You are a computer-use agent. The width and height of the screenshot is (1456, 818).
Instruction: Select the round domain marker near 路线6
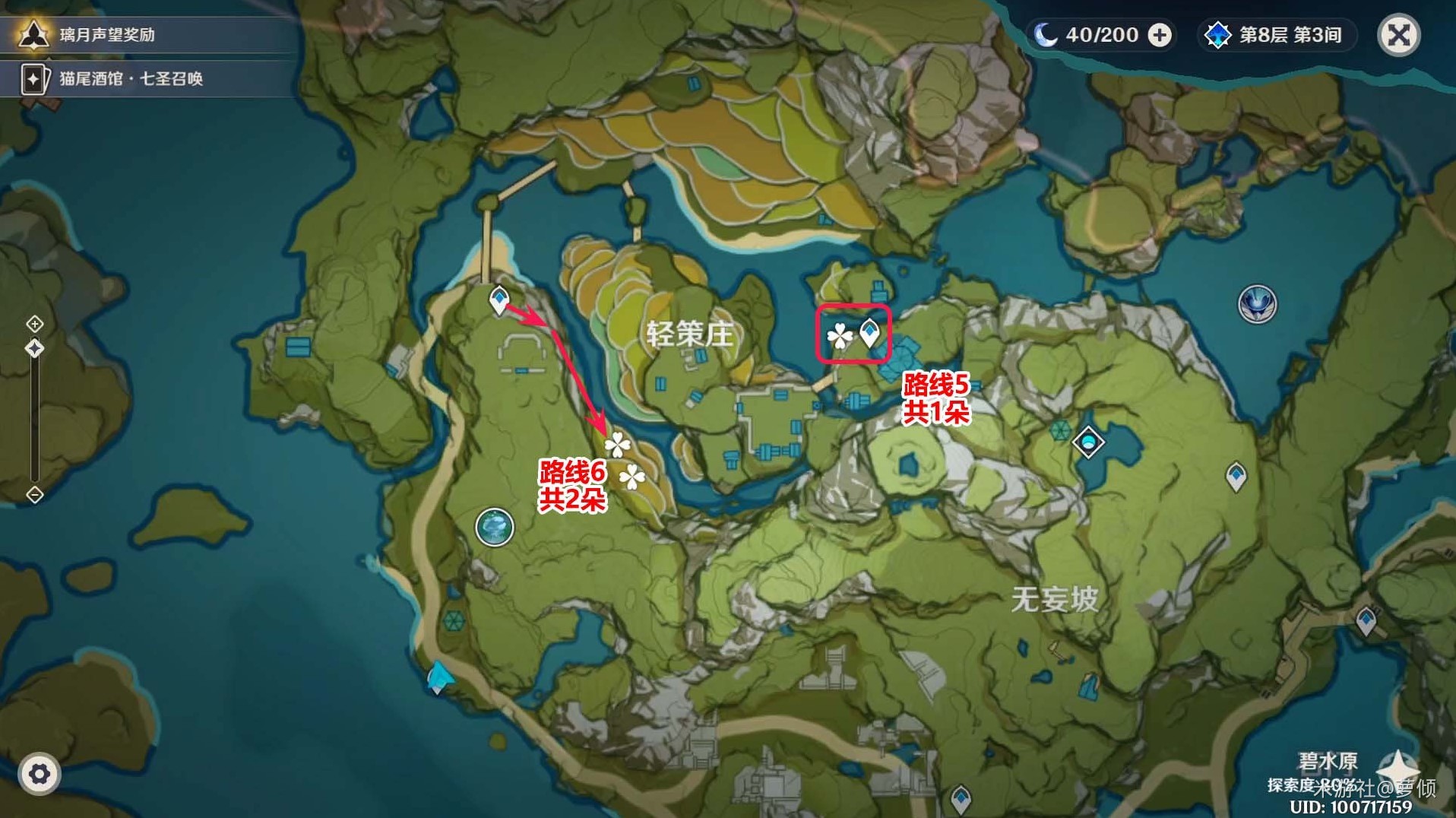495,527
